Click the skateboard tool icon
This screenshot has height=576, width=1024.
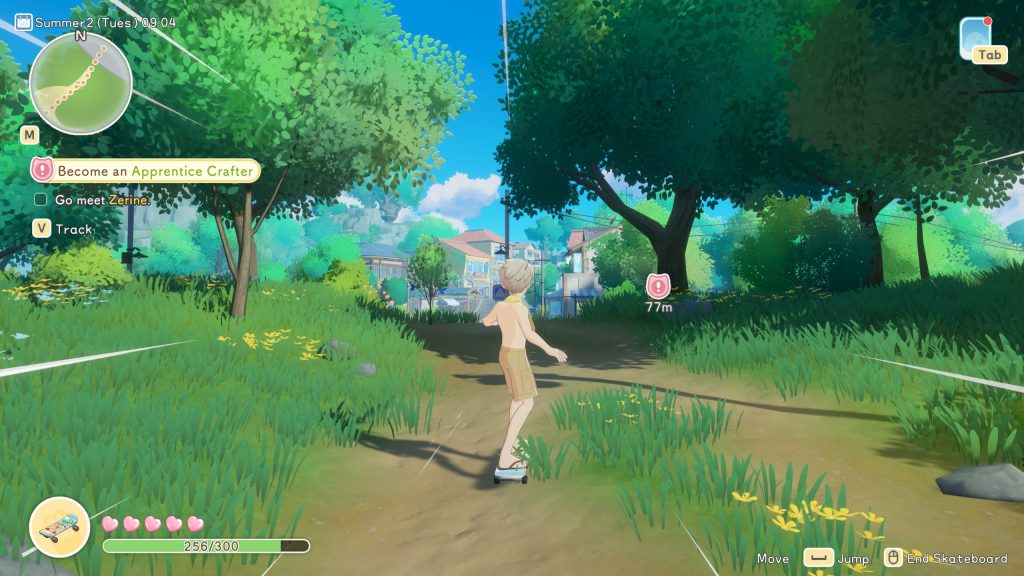coord(59,526)
